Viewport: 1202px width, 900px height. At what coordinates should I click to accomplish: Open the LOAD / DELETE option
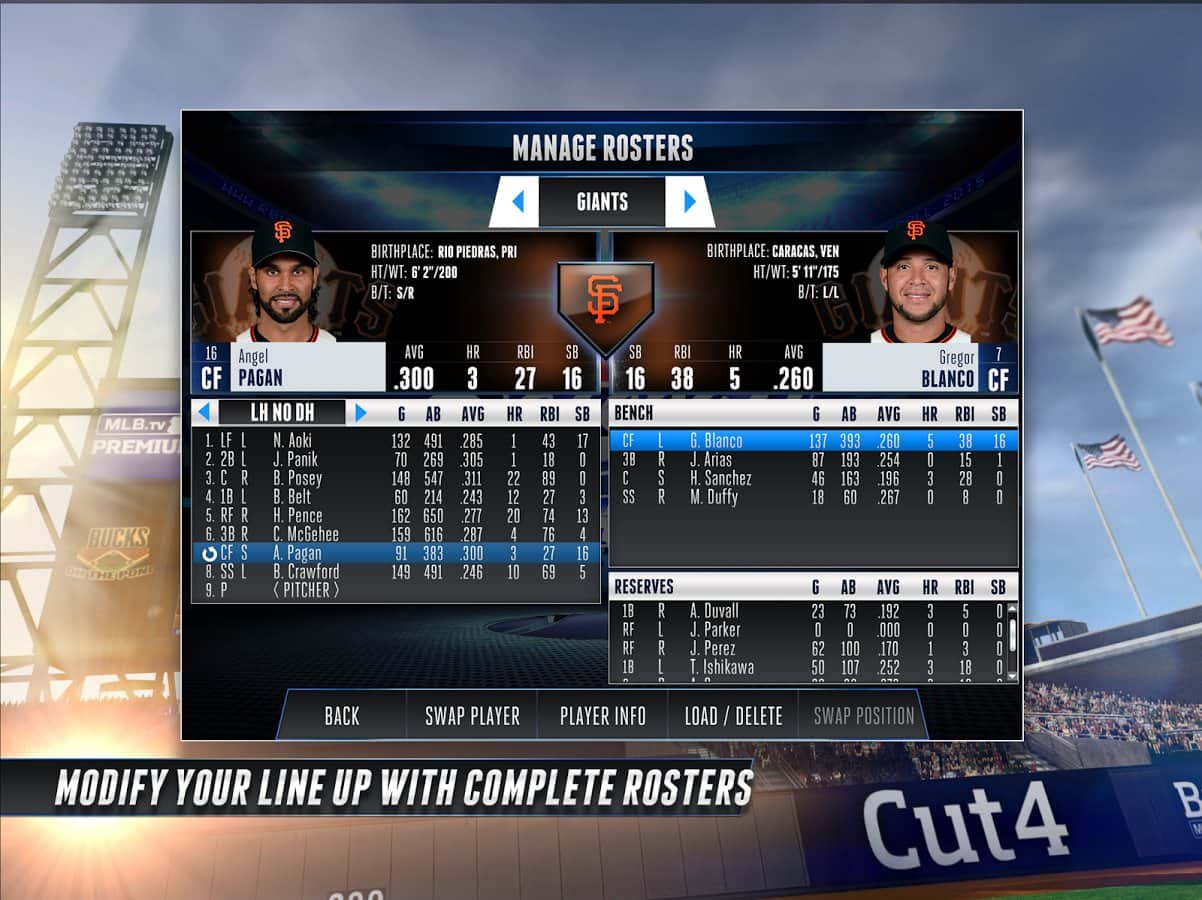(x=733, y=716)
